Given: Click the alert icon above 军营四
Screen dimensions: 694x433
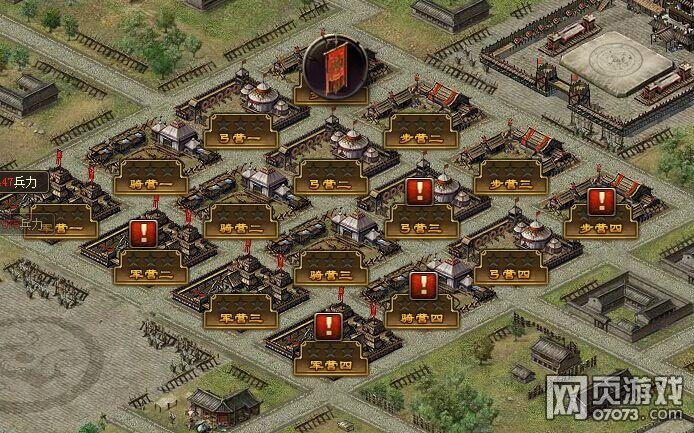Looking at the screenshot, I should pos(328,325).
